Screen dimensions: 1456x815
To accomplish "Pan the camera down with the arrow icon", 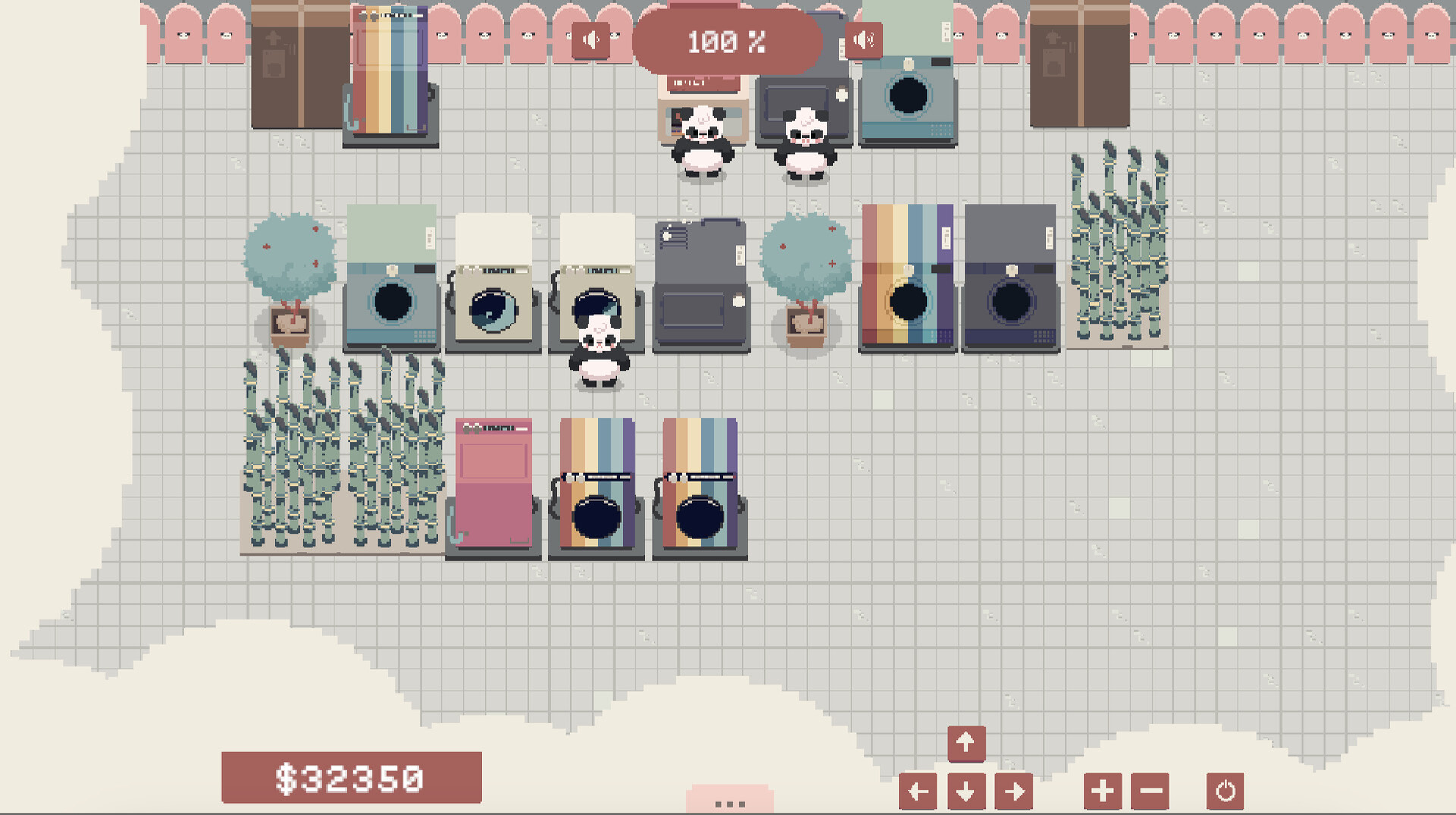I will [x=965, y=790].
